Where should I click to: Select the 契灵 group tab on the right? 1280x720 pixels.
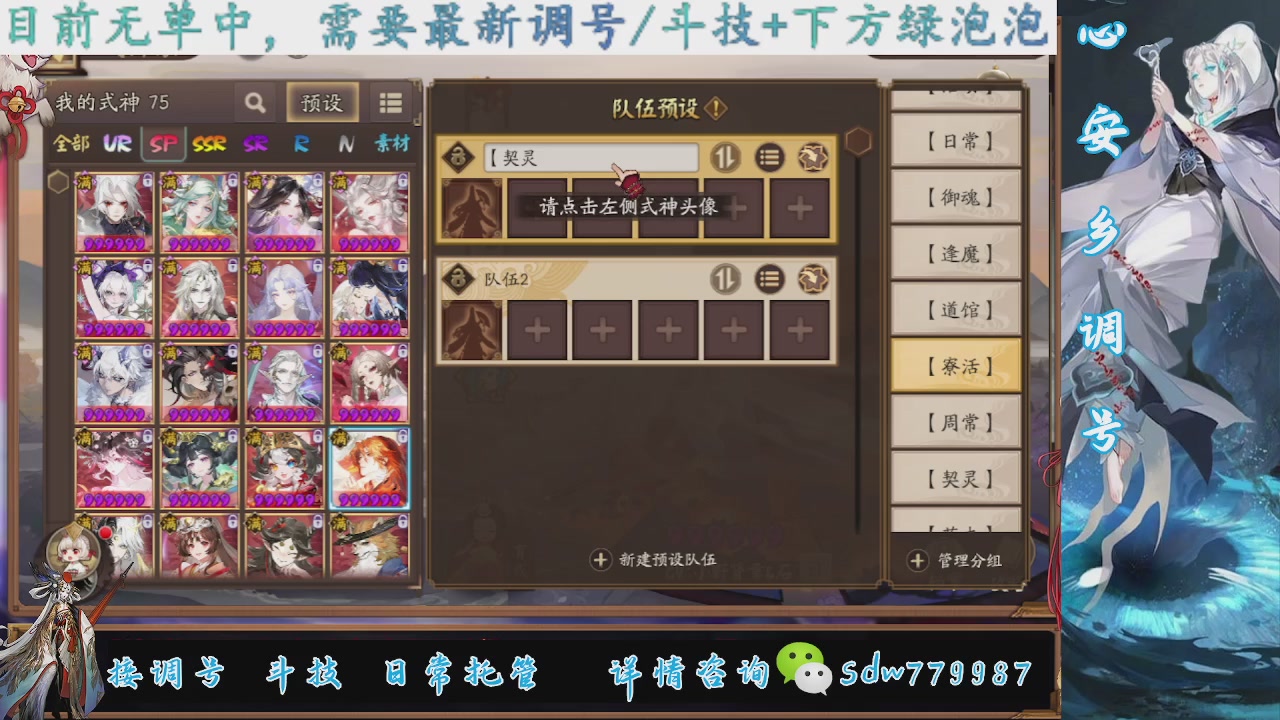(x=957, y=477)
